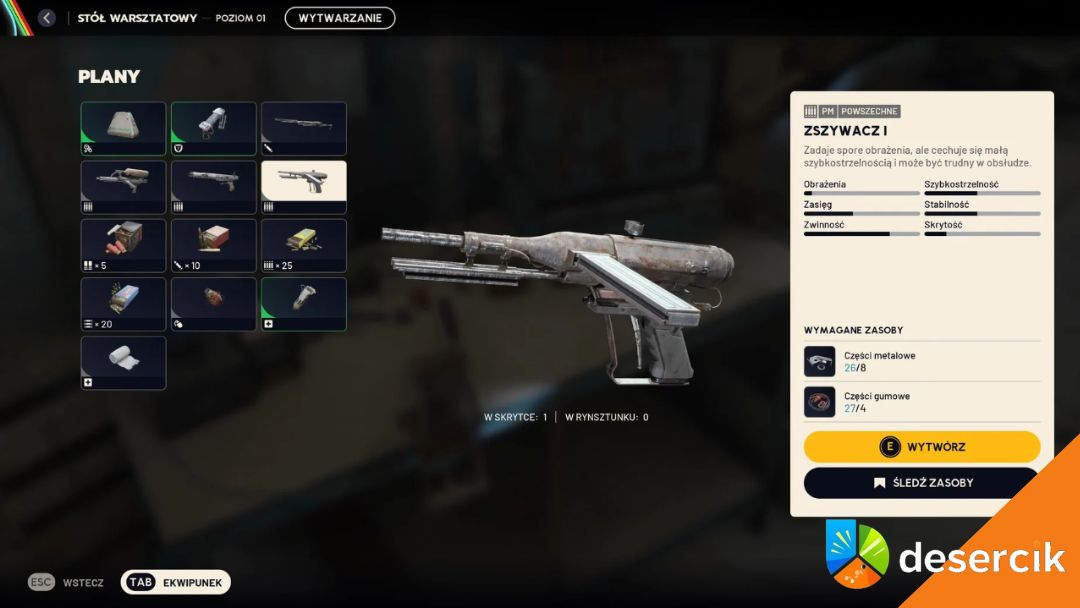The height and width of the screenshot is (608, 1080).
Task: Open the Wytwarzanie tab
Action: (340, 18)
